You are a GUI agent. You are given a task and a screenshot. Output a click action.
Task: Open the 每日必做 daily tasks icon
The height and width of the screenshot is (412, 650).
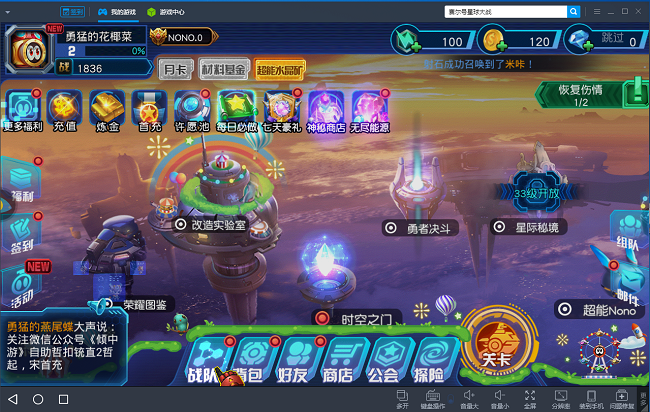click(x=236, y=110)
